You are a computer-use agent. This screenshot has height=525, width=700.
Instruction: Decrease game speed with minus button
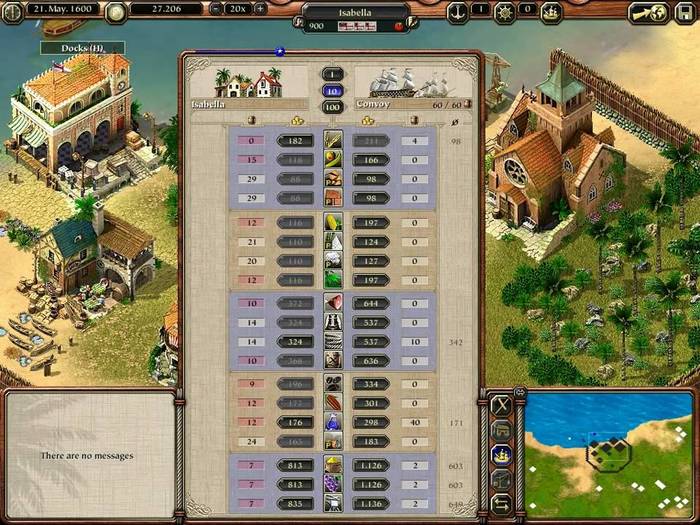(217, 9)
